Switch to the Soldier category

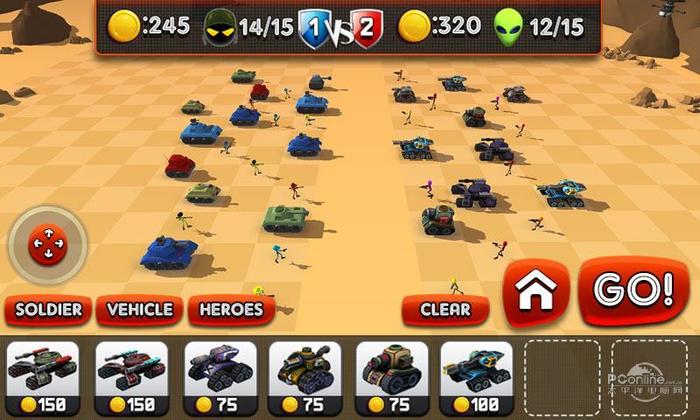click(x=48, y=310)
